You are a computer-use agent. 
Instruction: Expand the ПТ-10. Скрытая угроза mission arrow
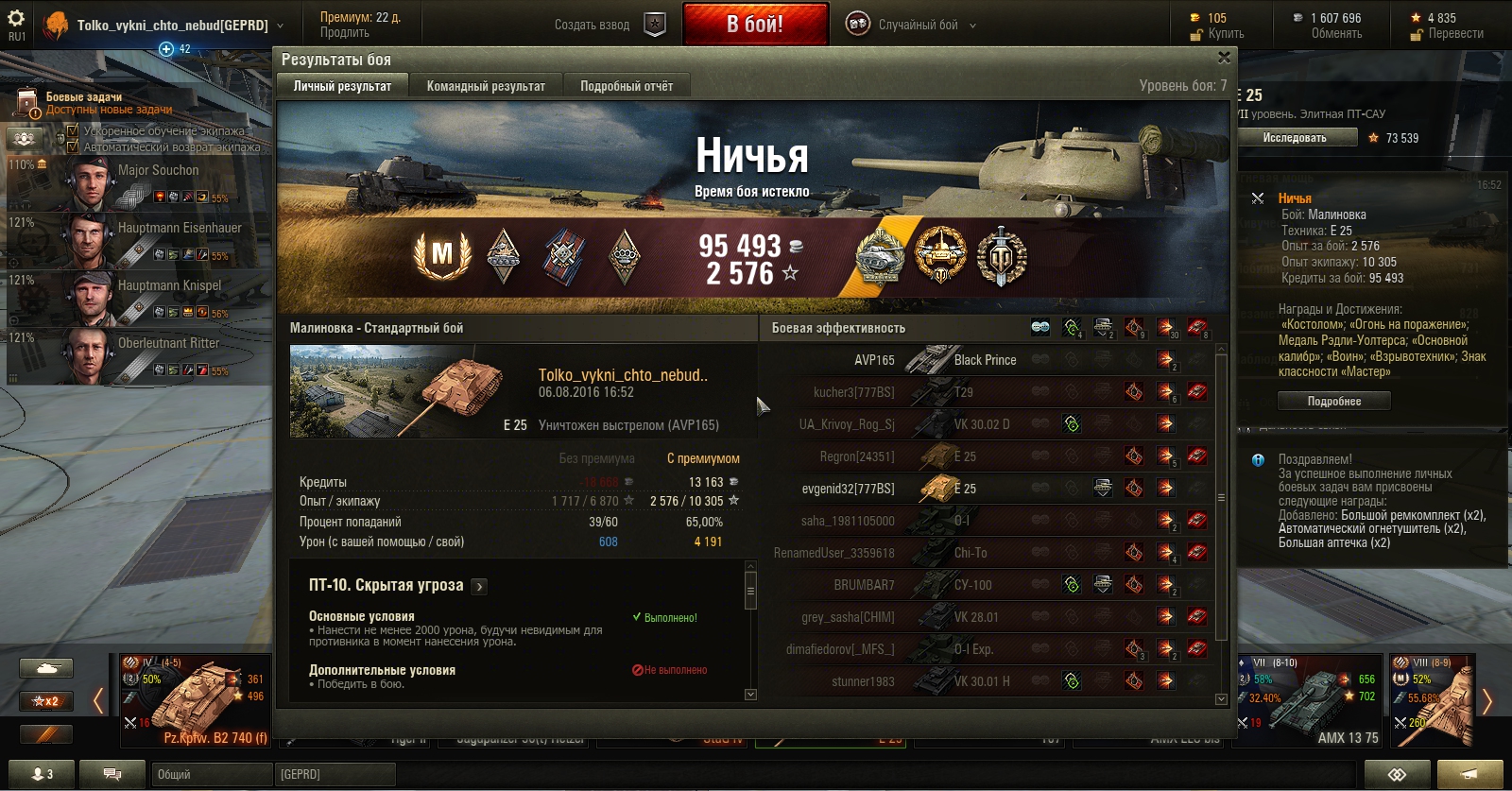tap(479, 587)
